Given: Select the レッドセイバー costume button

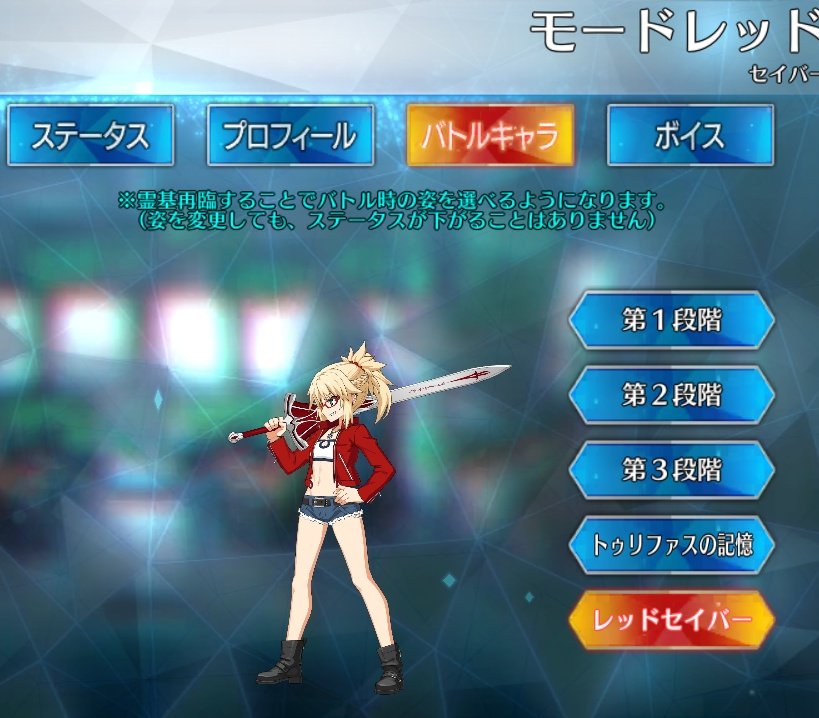Looking at the screenshot, I should [x=672, y=620].
